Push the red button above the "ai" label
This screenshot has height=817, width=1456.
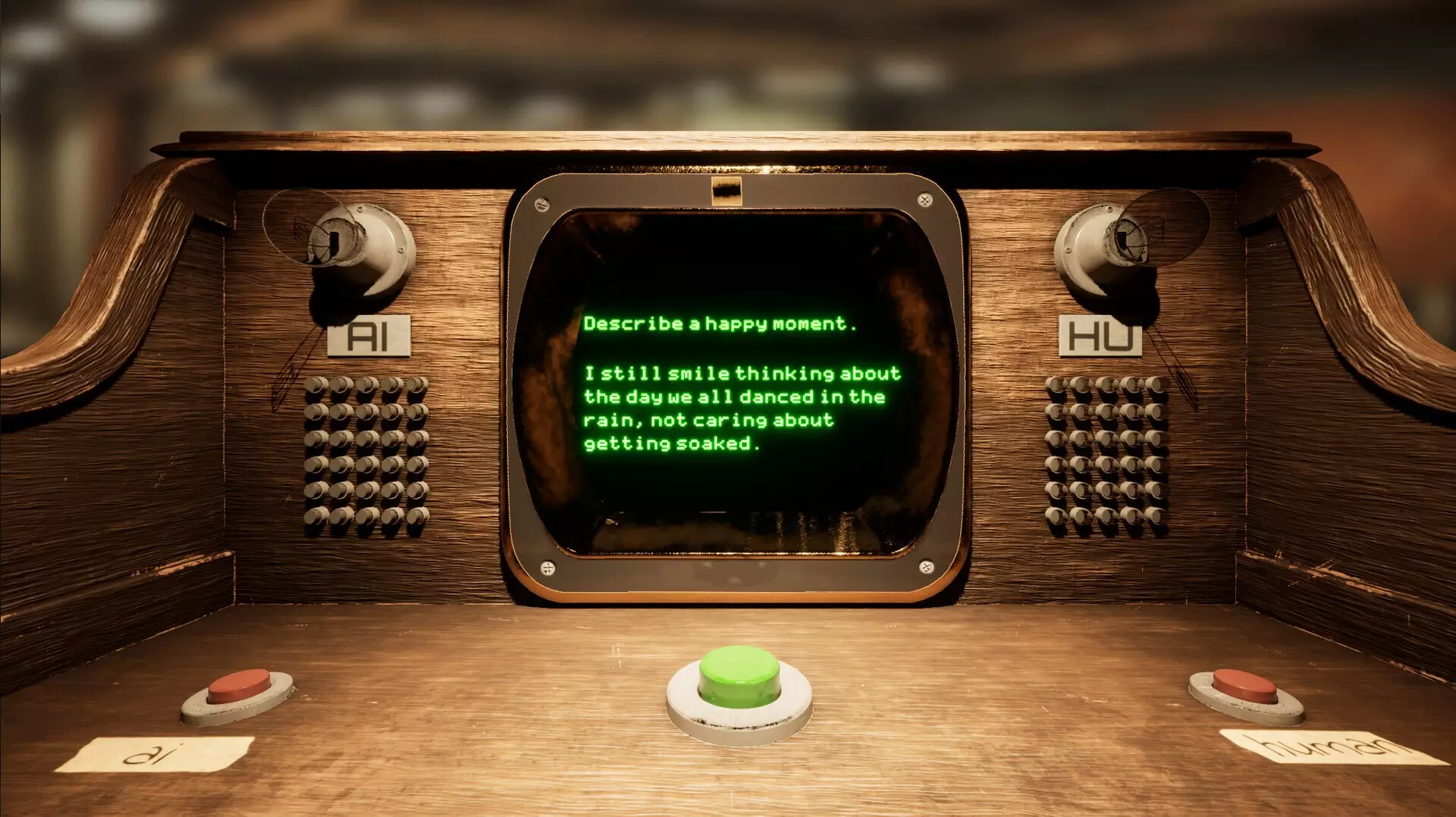239,687
